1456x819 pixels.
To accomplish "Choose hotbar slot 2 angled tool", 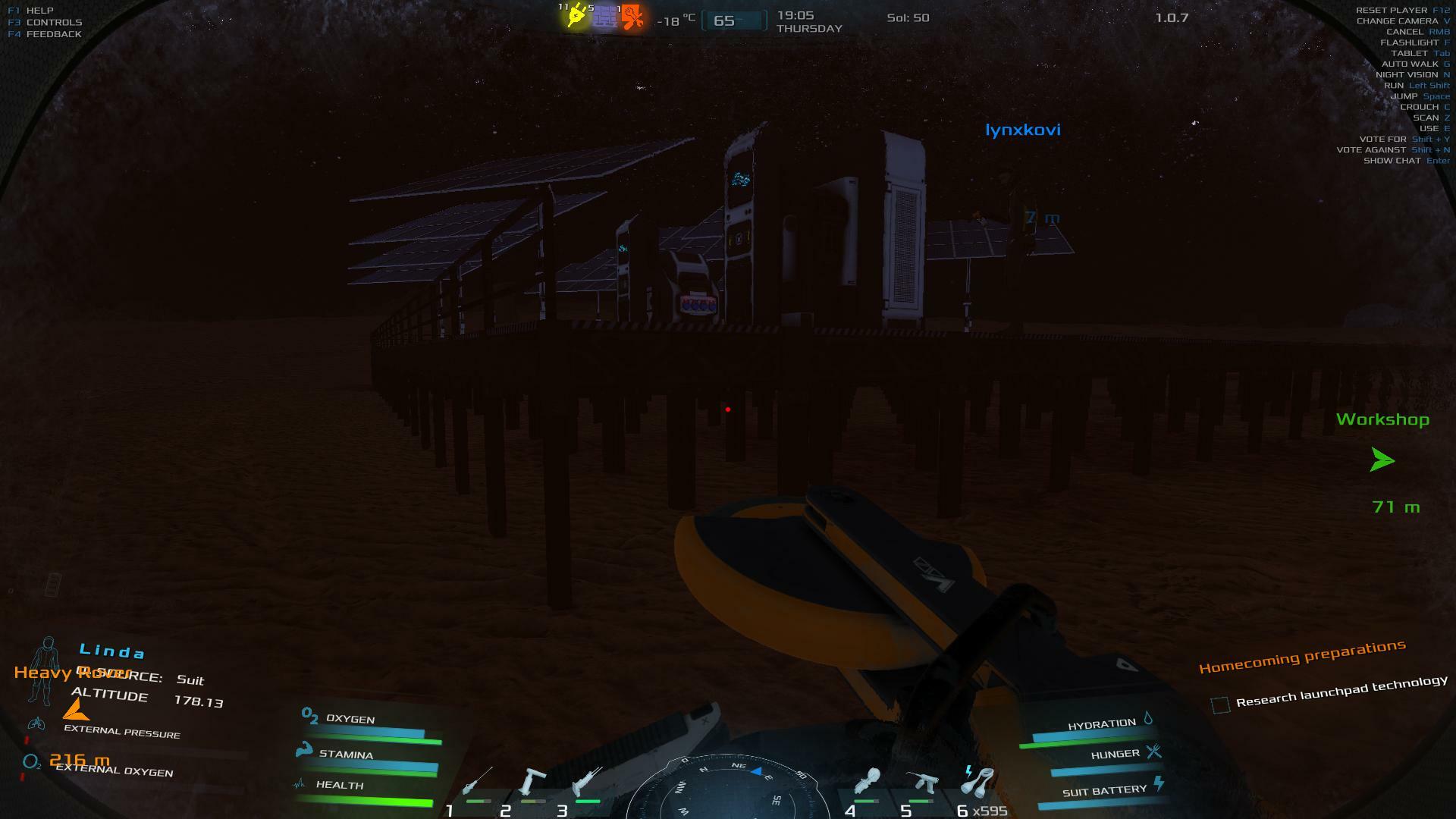I will 532,784.
